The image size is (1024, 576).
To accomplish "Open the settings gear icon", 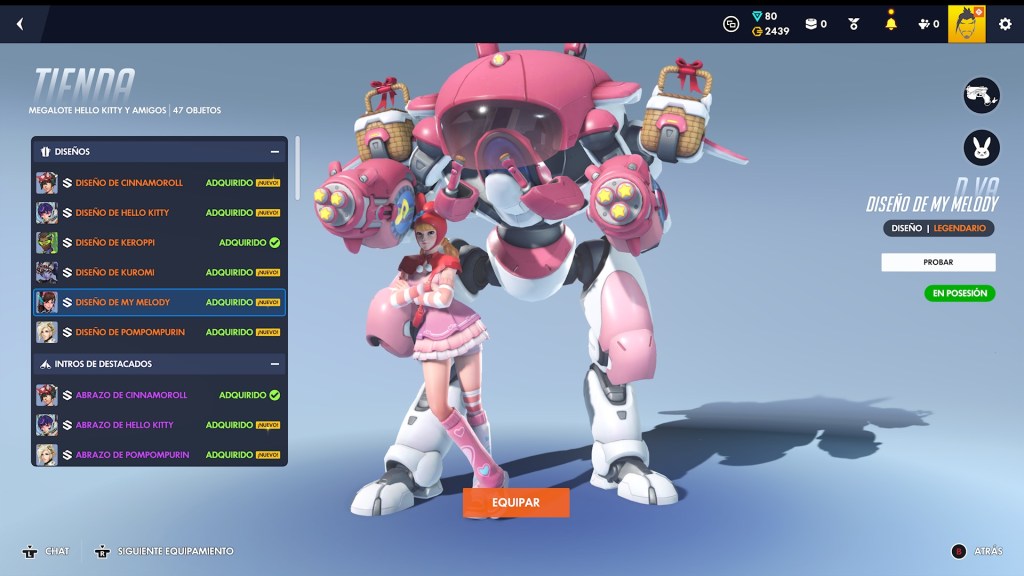I will coord(1005,24).
